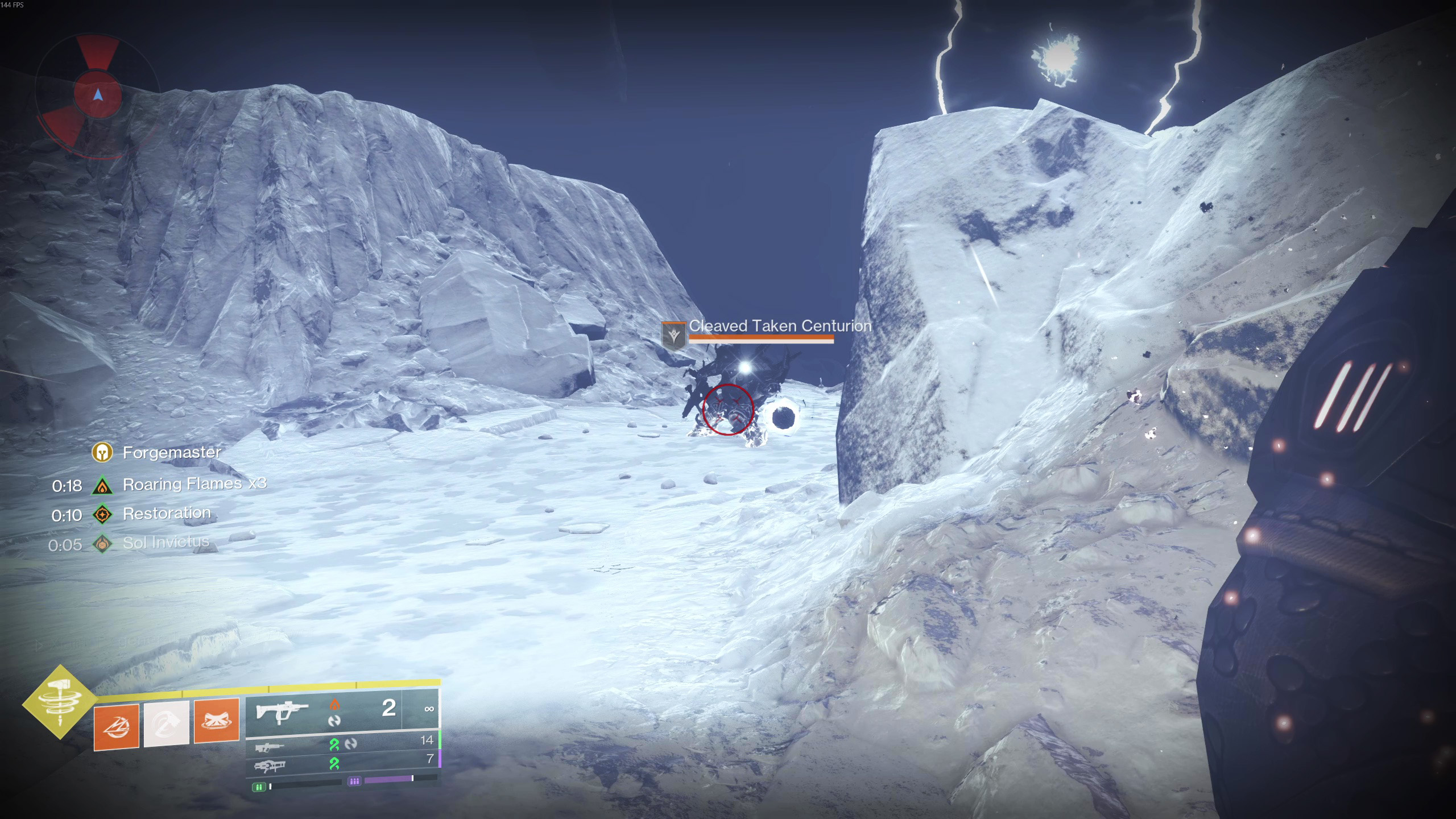Click the Sol Invictus buff icon
Screen dimensions: 1456x819
(102, 544)
